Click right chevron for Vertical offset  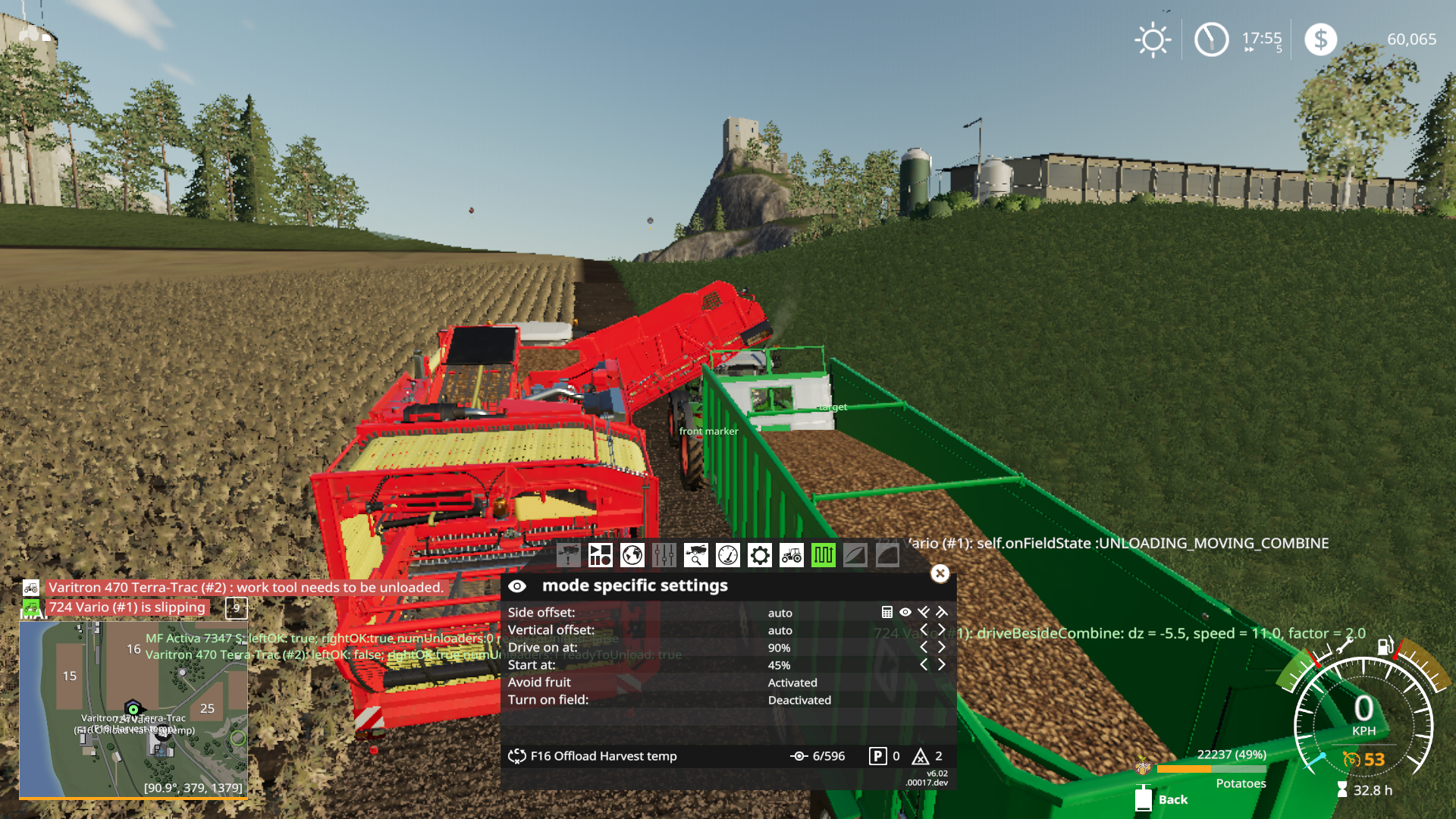(942, 629)
